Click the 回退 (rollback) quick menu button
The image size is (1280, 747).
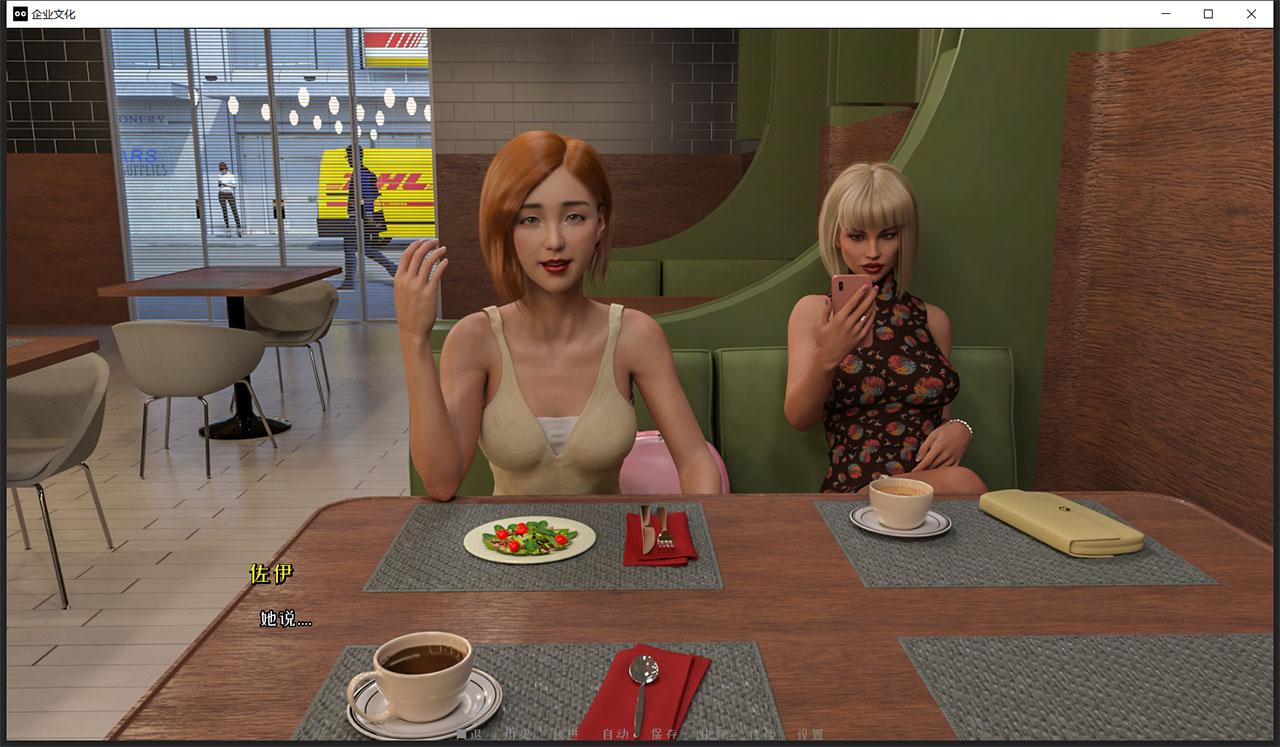(469, 734)
